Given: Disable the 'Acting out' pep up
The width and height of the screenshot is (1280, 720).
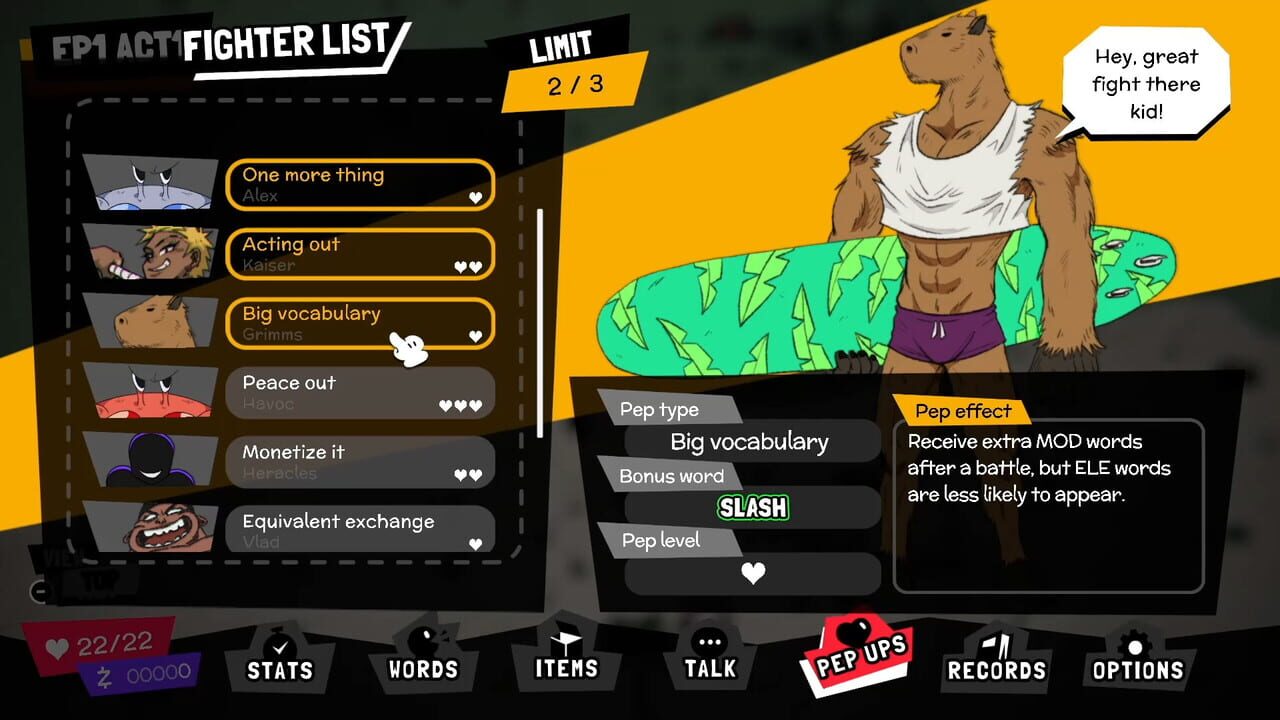Looking at the screenshot, I should click(x=360, y=254).
